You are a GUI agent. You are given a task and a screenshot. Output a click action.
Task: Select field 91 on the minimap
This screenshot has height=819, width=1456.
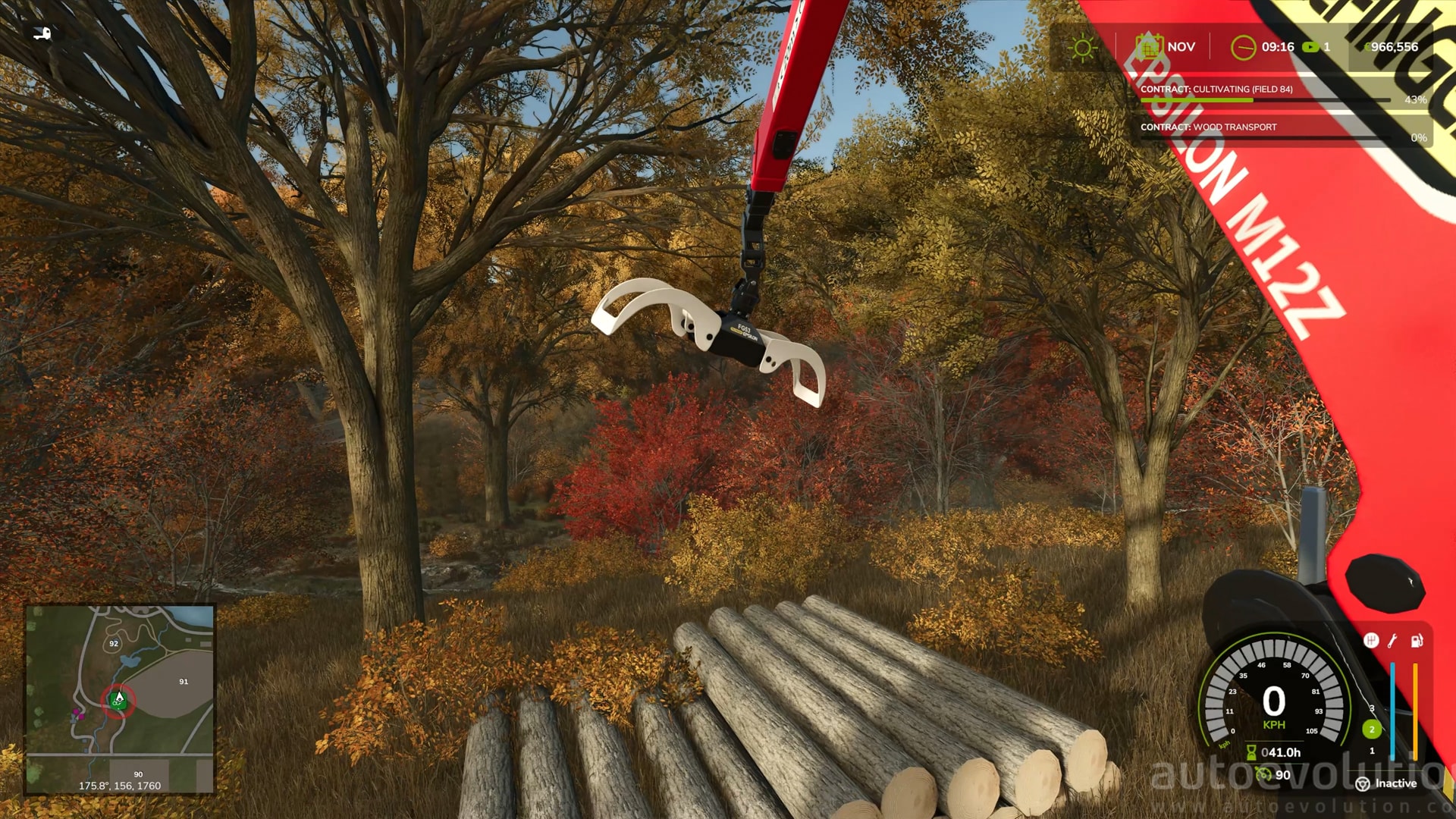click(x=184, y=682)
